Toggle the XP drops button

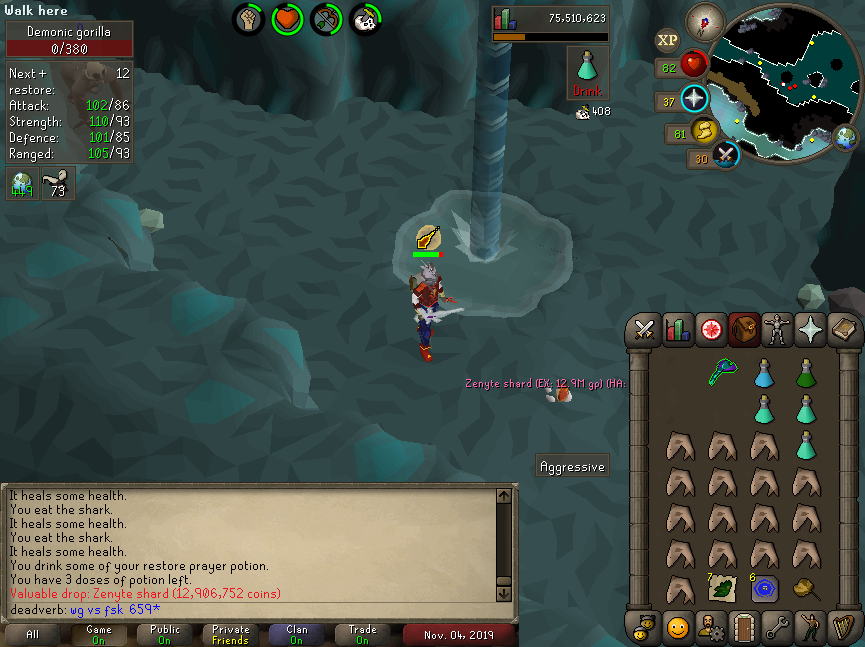[x=667, y=40]
